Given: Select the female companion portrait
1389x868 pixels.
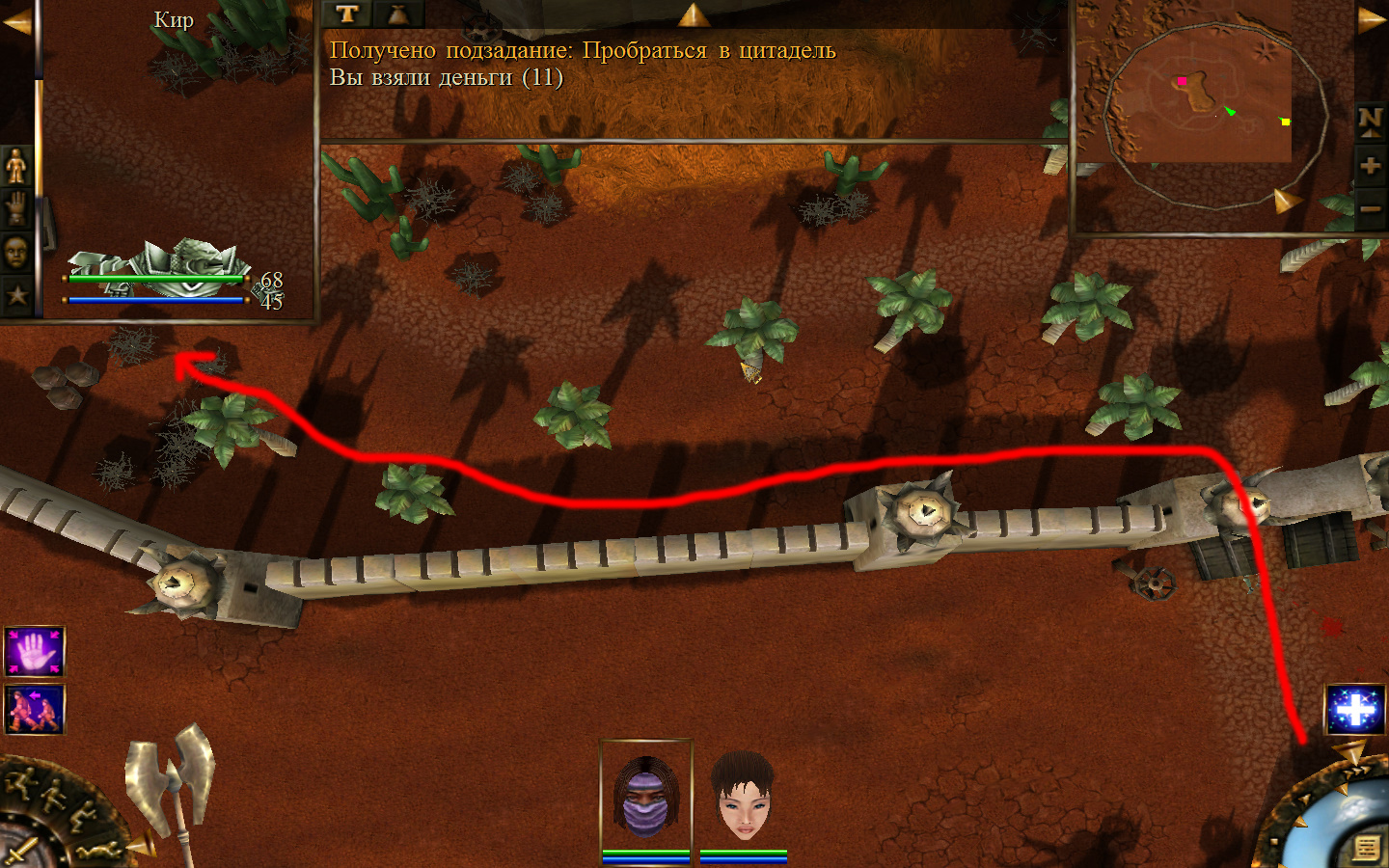Looking at the screenshot, I should [x=743, y=796].
